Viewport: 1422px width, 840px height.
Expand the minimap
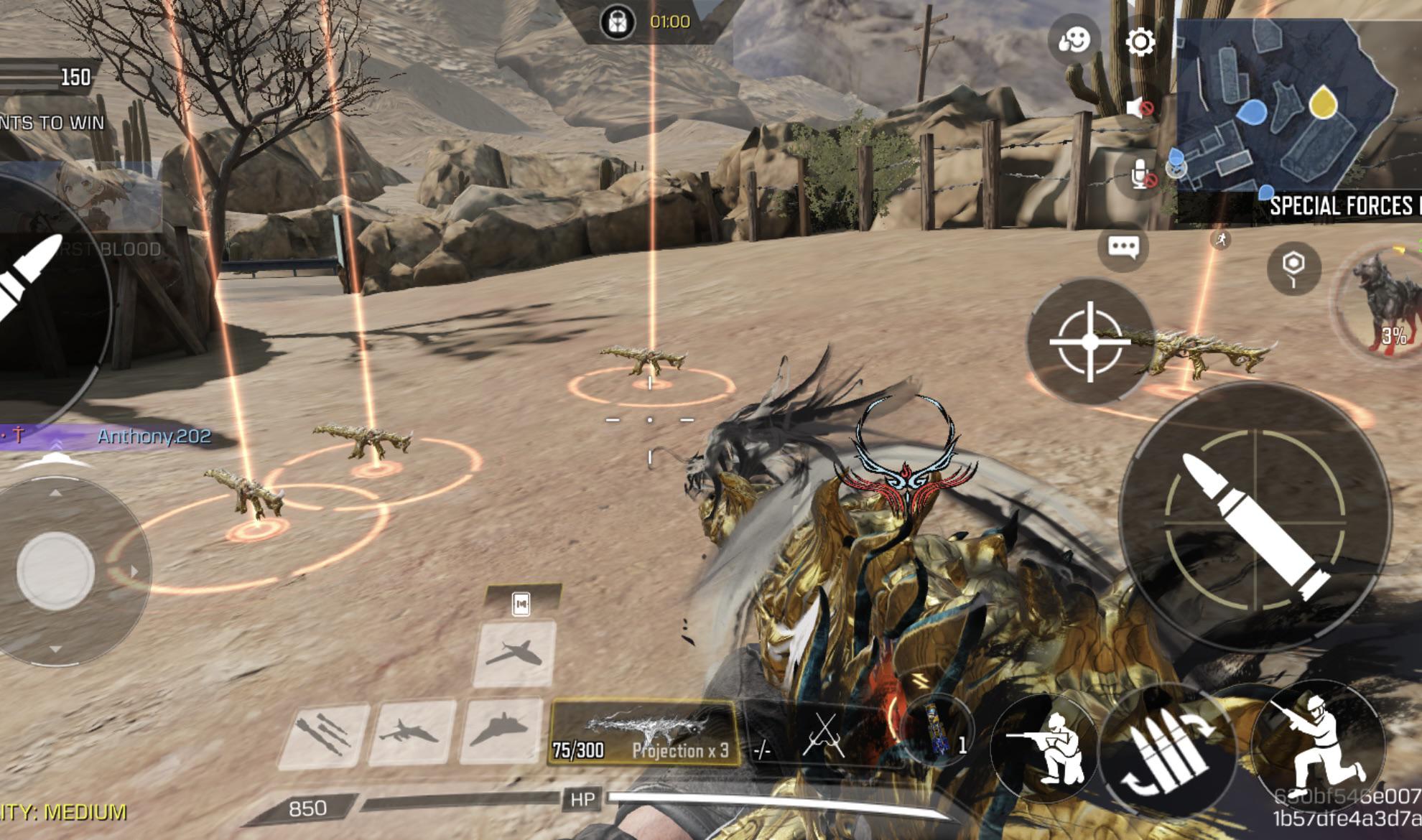point(1293,108)
